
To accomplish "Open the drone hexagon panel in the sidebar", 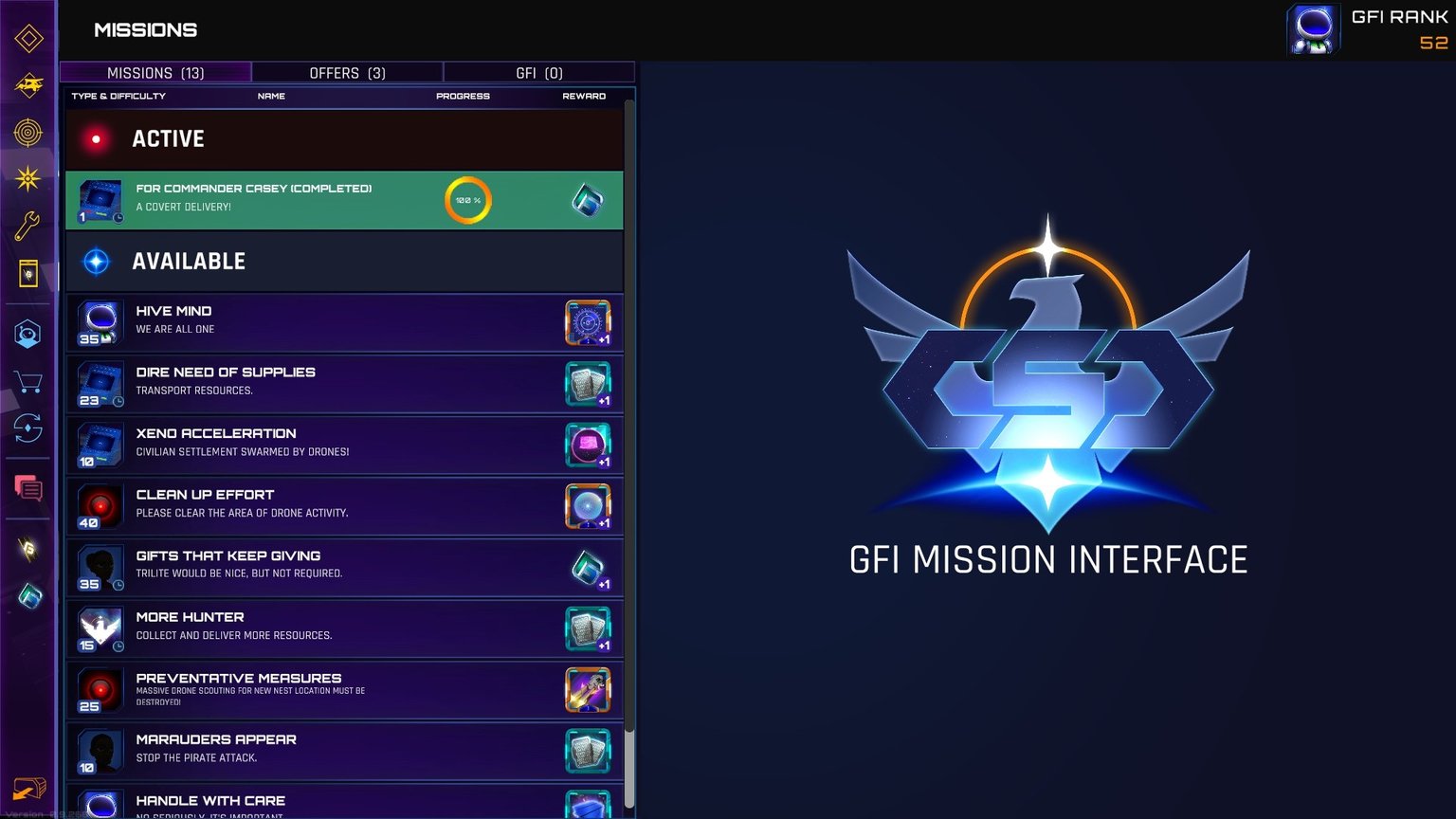I will point(28,334).
